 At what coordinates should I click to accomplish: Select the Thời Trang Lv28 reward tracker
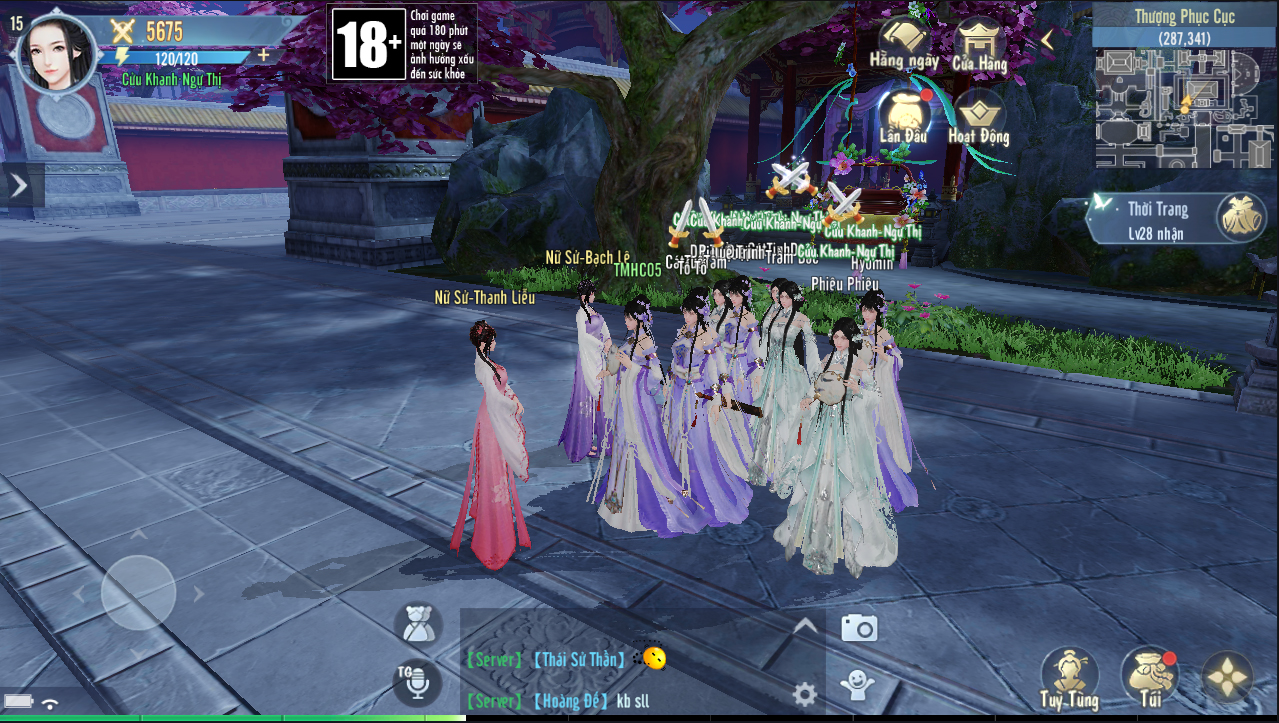click(x=1150, y=219)
